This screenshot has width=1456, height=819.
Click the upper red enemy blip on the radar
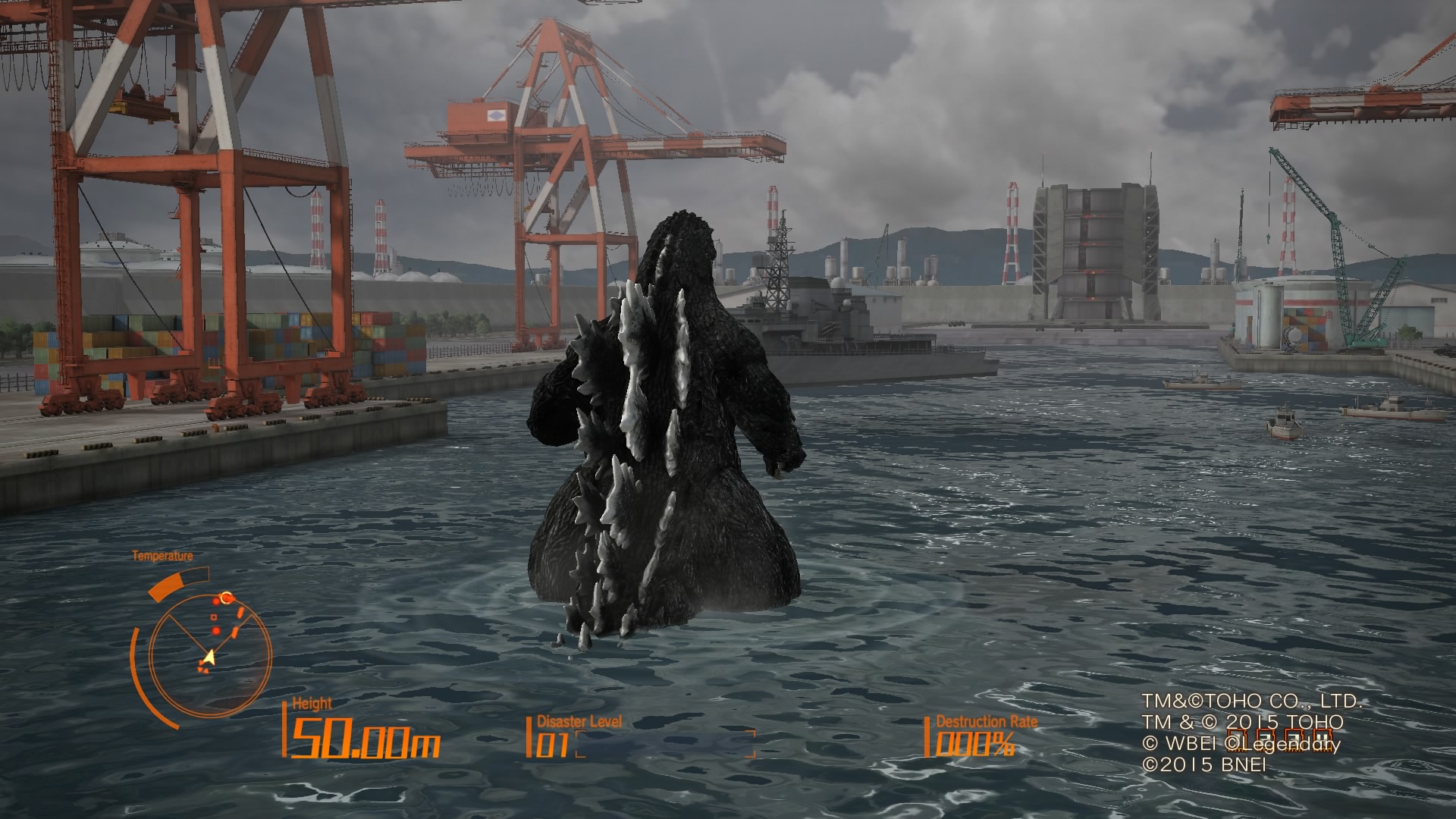click(x=216, y=602)
